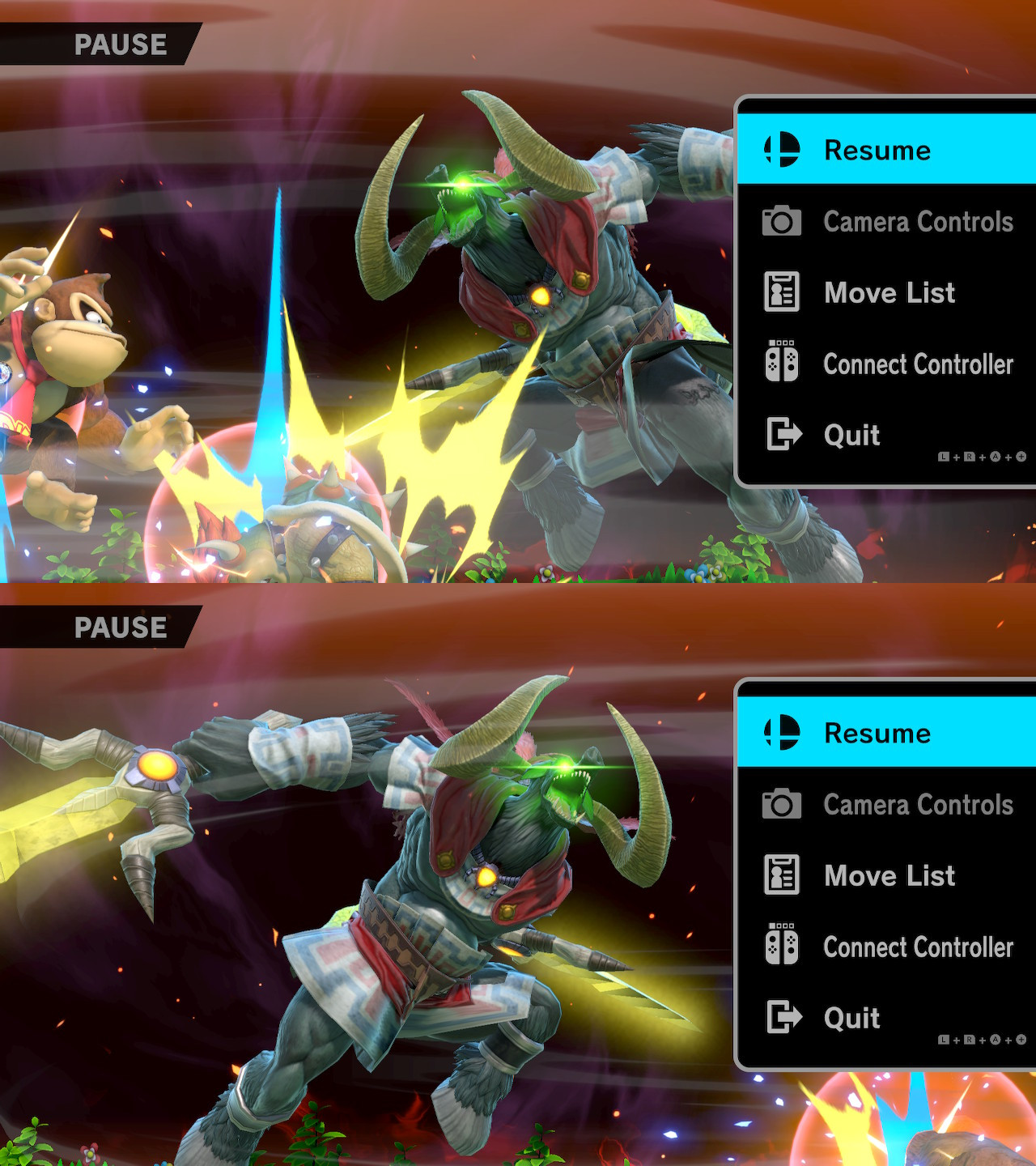Screen dimensions: 1036x1166
Task: Click the highlighted Resume entry in the lower menu
Action: (878, 733)
